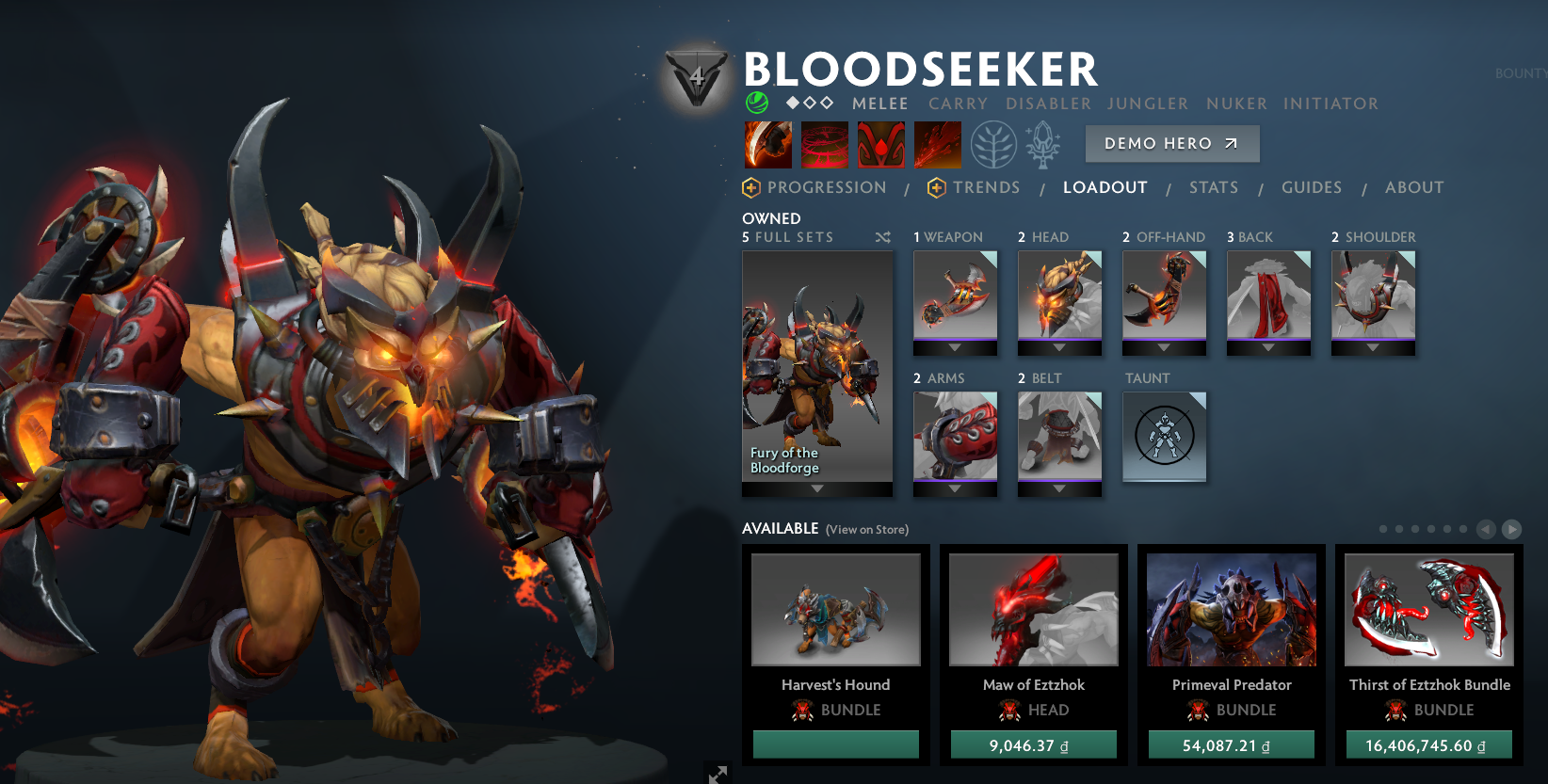Open the empty Taunt slot icon
The width and height of the screenshot is (1548, 784).
pyautogui.click(x=1164, y=437)
